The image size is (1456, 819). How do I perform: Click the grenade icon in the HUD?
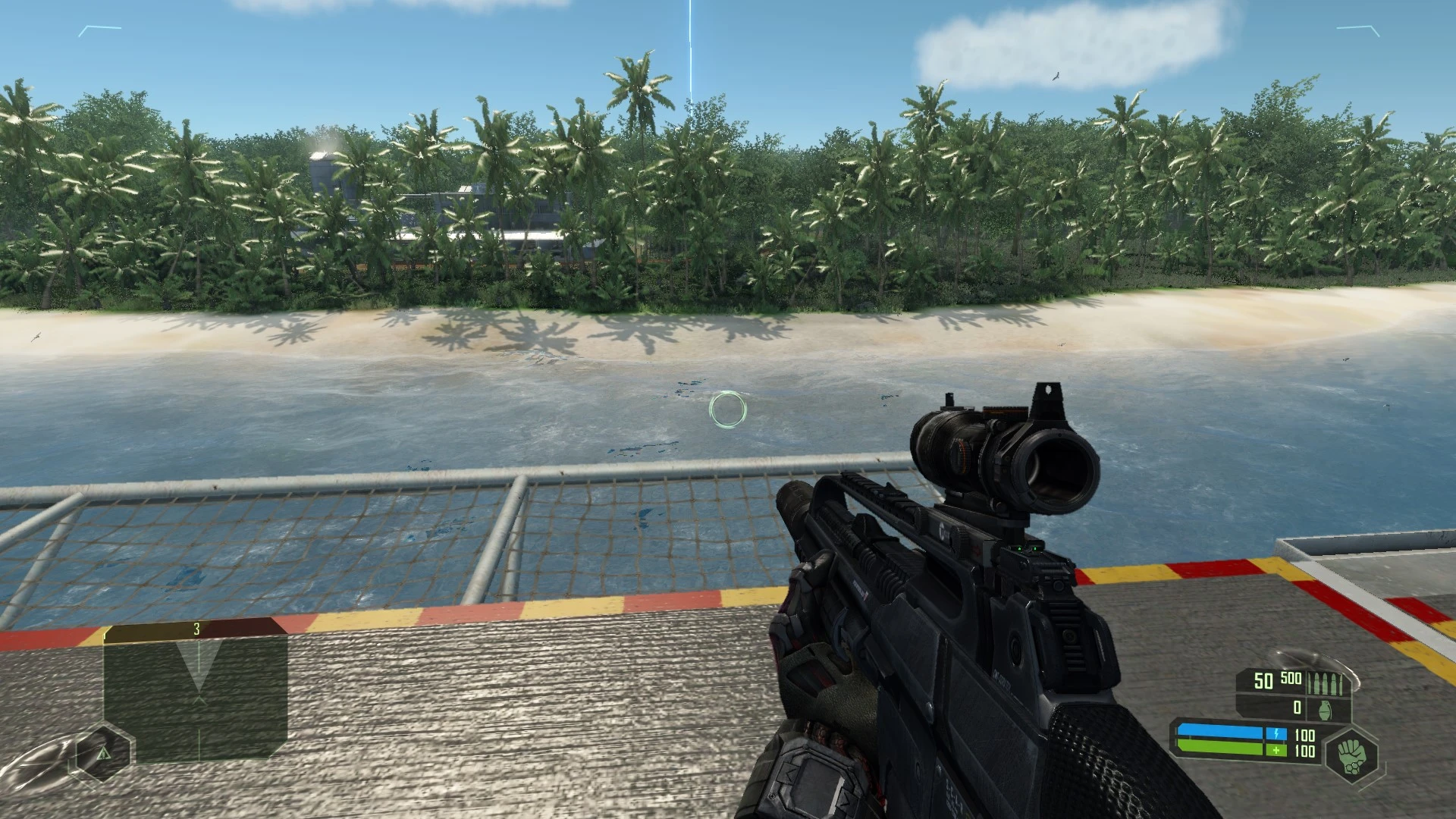pos(1325,710)
